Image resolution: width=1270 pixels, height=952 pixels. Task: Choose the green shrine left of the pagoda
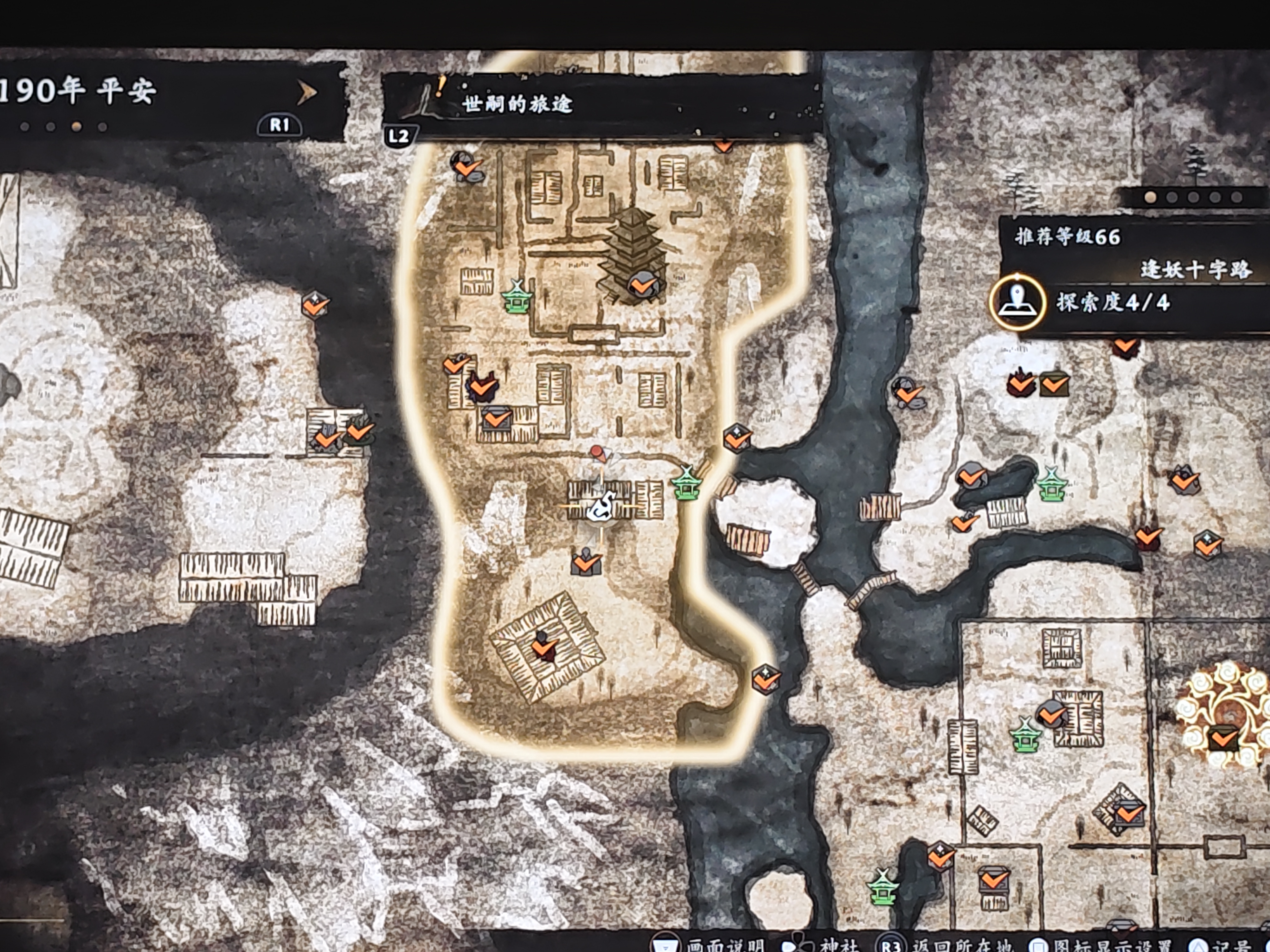[x=516, y=297]
